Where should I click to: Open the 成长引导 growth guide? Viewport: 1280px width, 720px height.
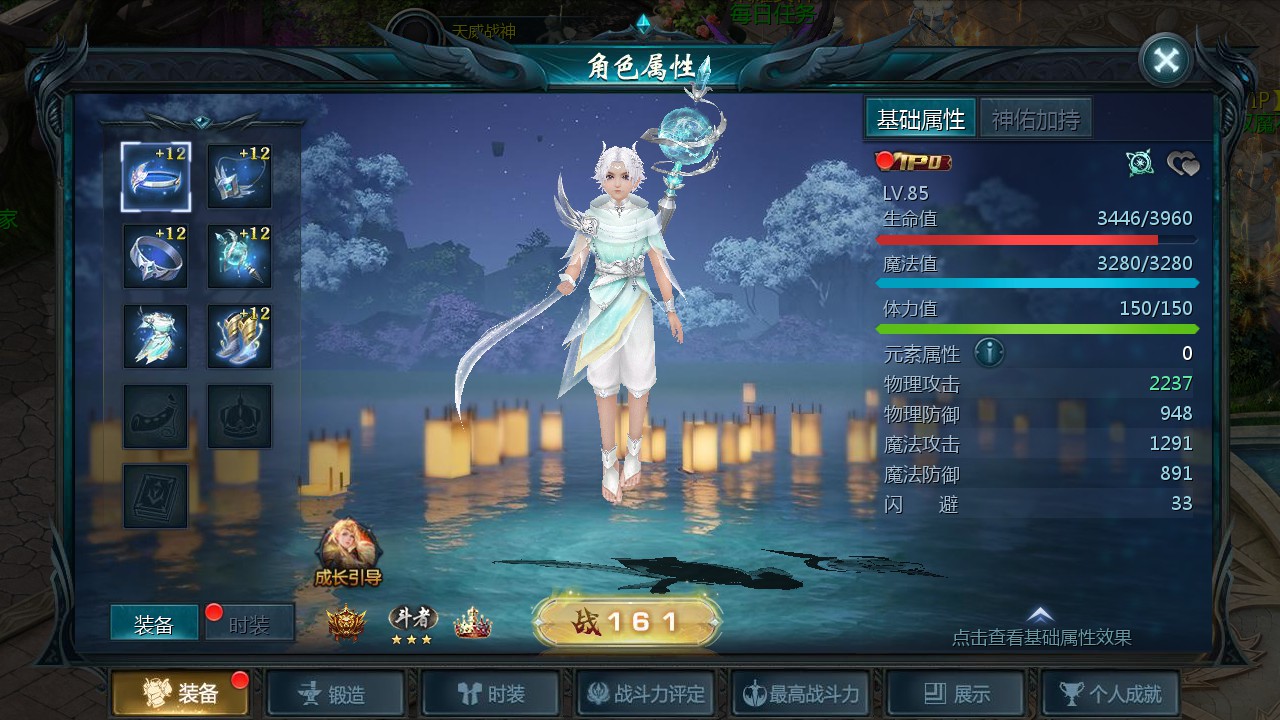(x=347, y=552)
